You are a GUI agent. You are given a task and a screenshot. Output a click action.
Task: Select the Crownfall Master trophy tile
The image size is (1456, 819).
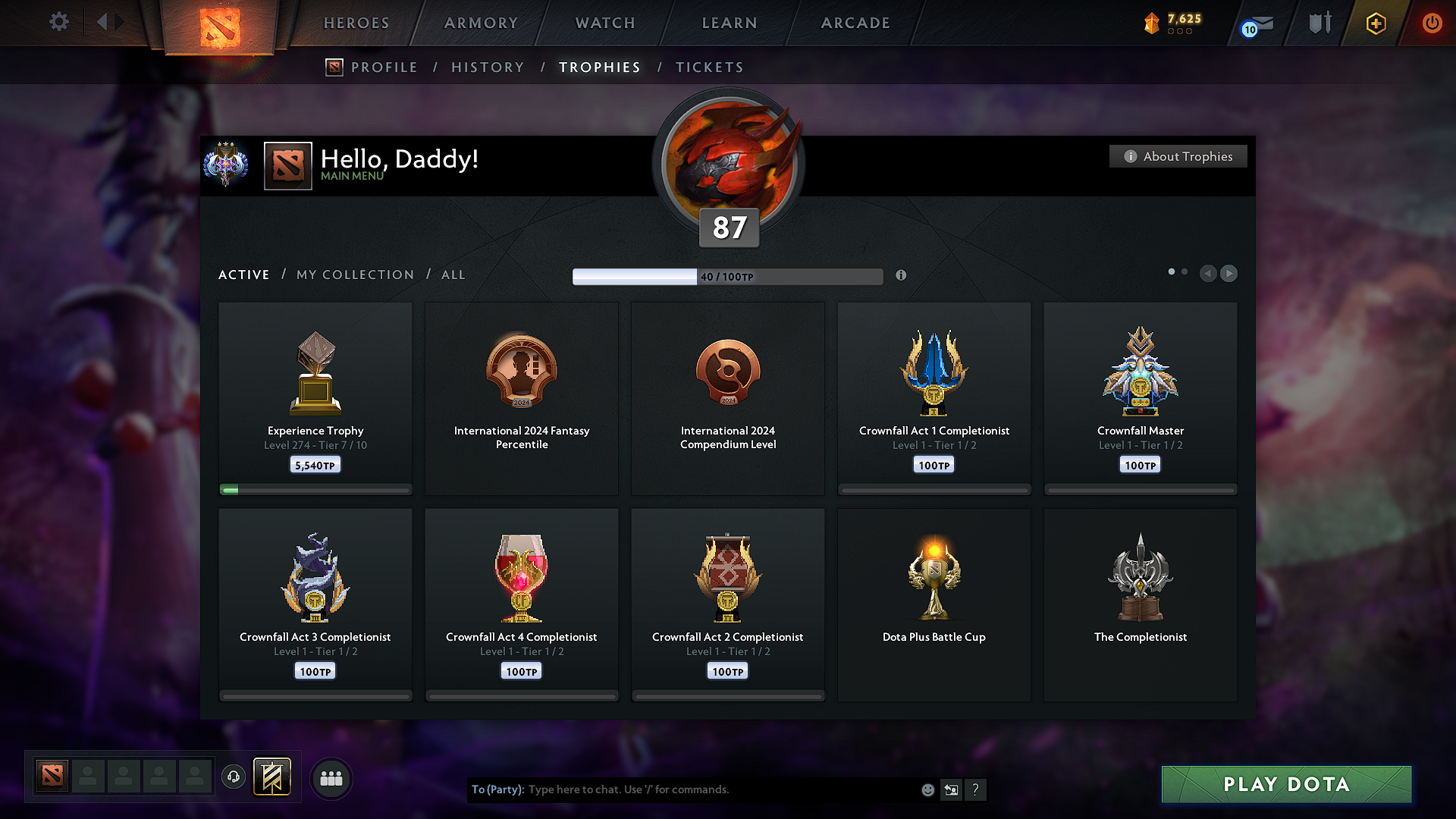(x=1140, y=398)
